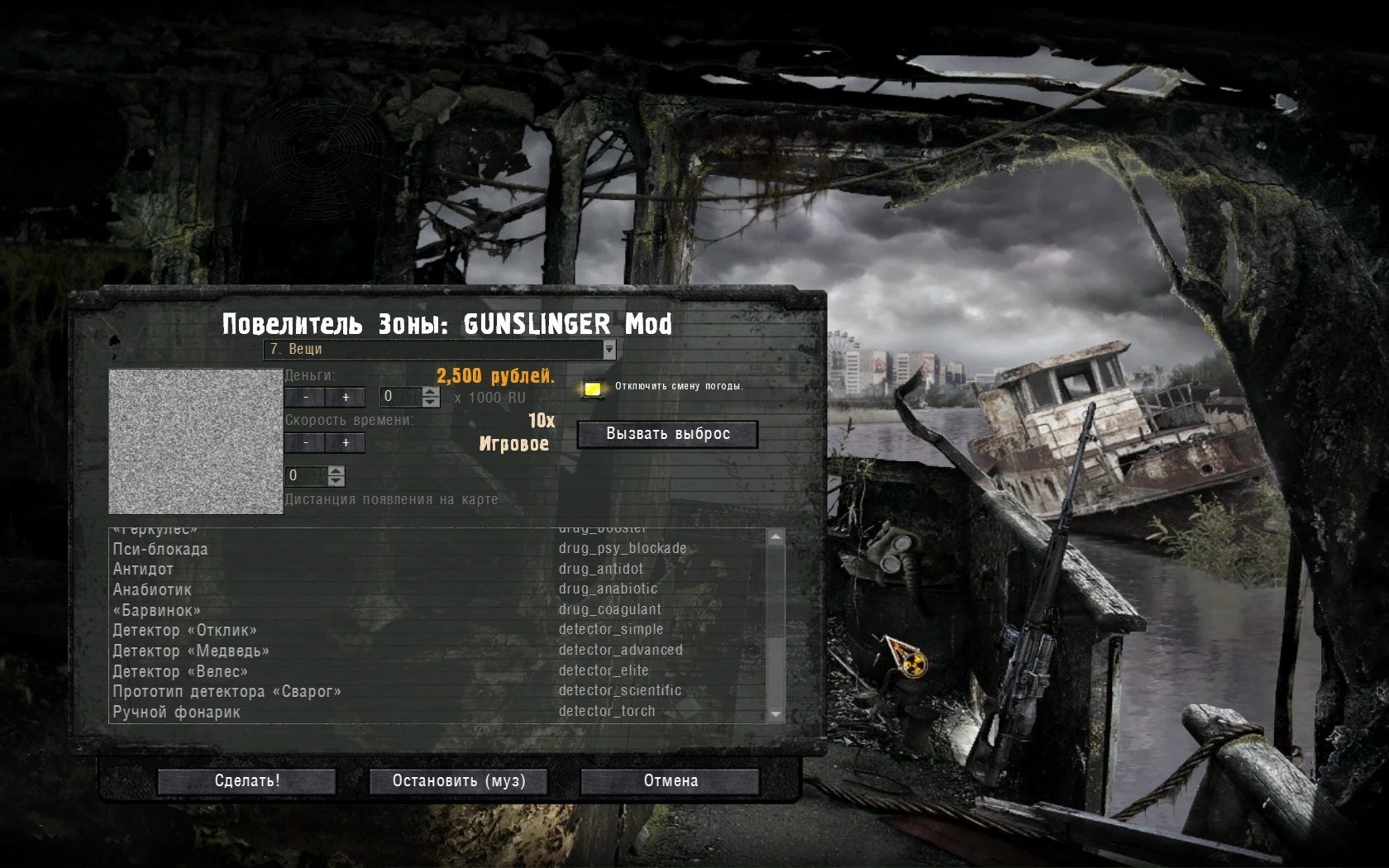Increase money with the "+" stepper

tap(347, 397)
